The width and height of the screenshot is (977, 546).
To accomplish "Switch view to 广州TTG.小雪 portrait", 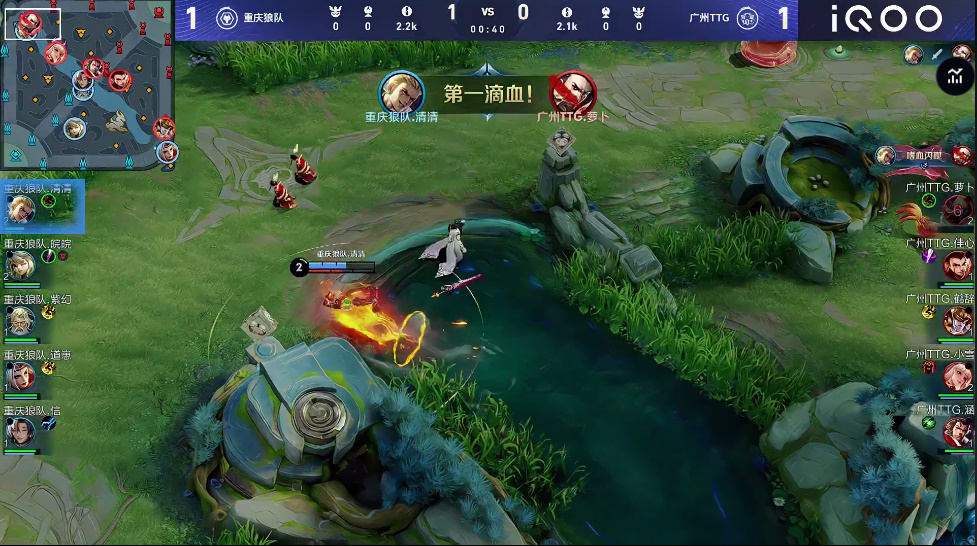I will [958, 377].
